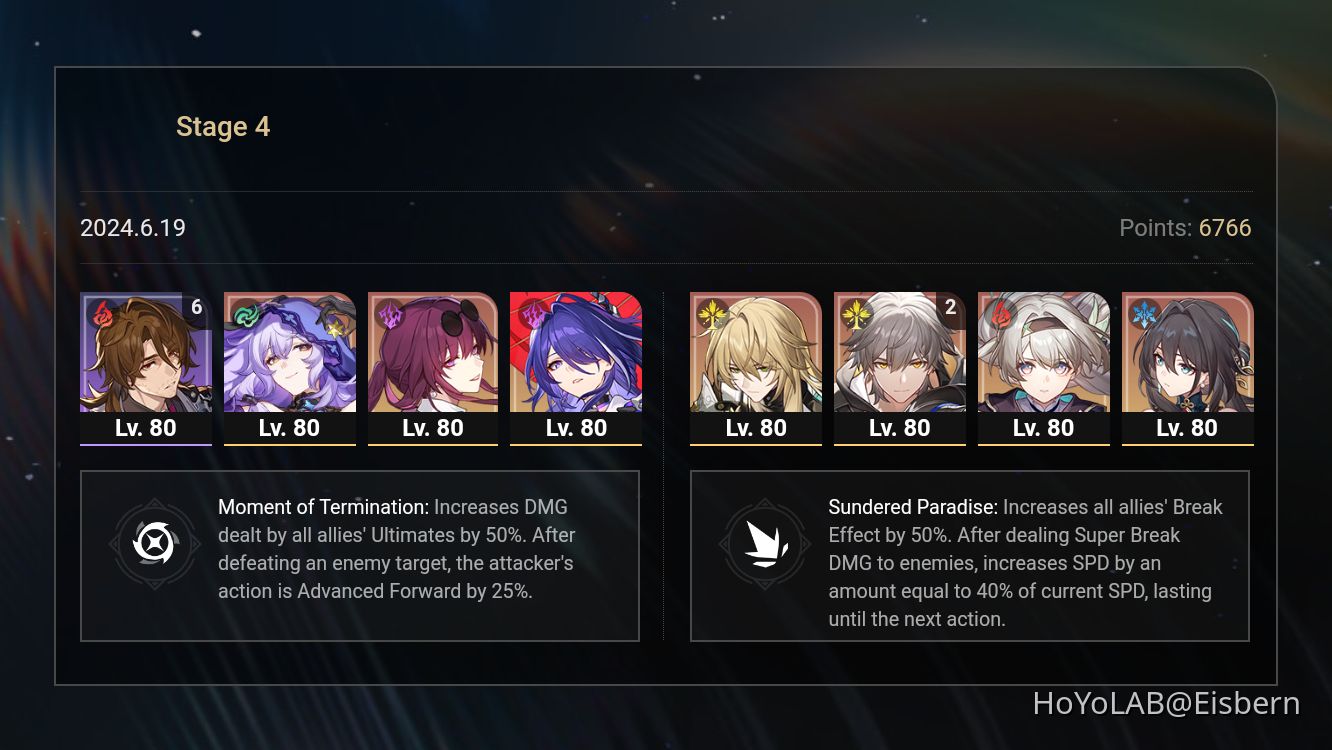Click the eidolon badge 6 on Gallagher
This screenshot has width=1332, height=750.
point(196,307)
